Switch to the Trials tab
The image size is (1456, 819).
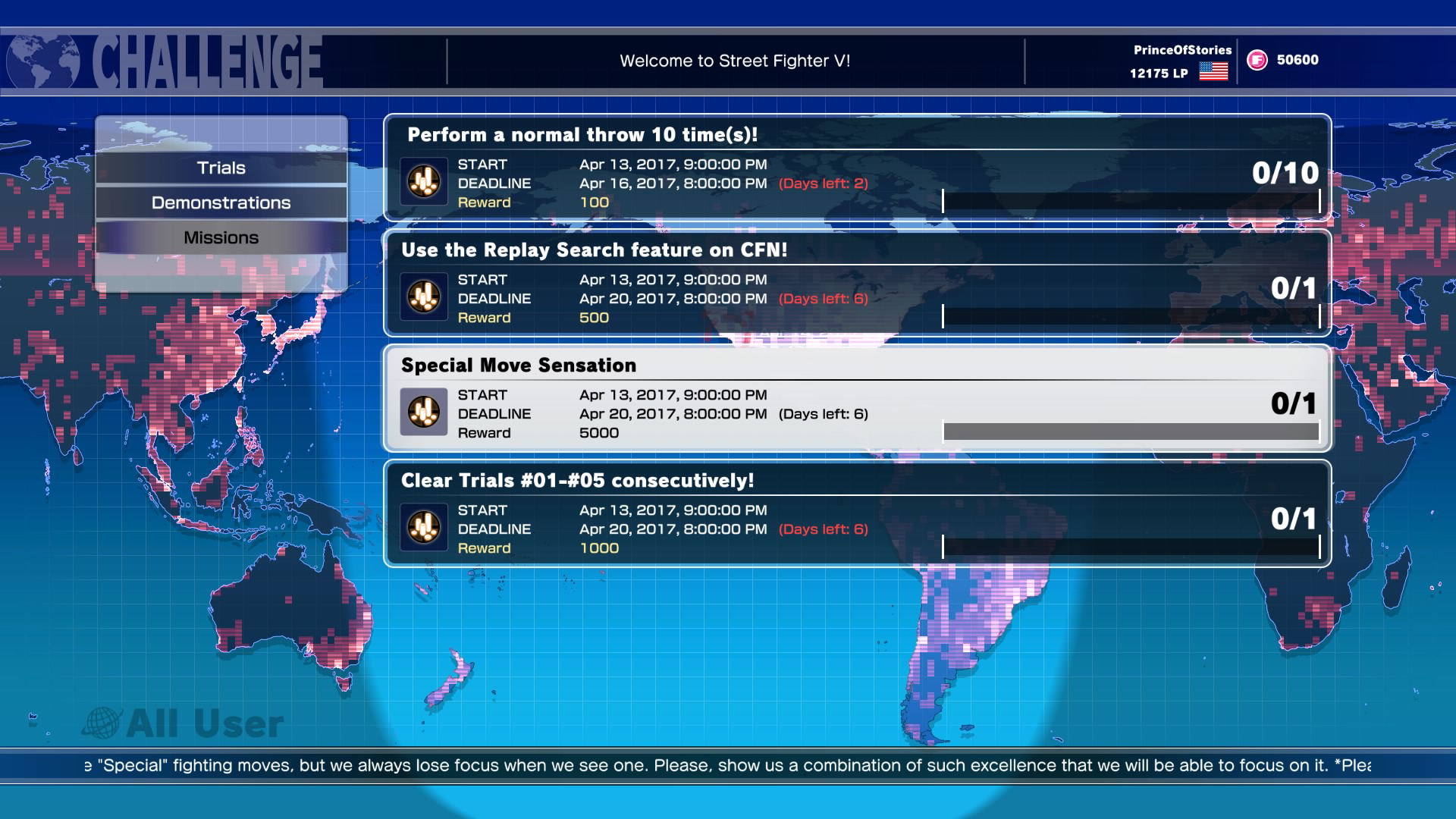coord(221,167)
